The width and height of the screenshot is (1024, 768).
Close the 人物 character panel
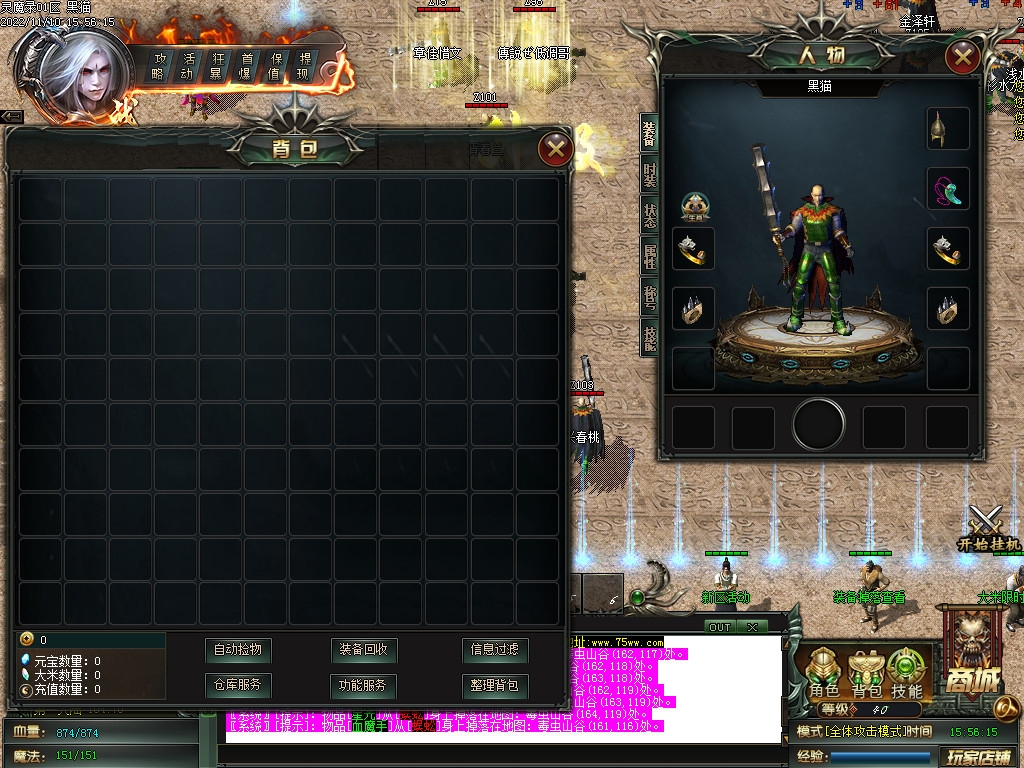[962, 57]
